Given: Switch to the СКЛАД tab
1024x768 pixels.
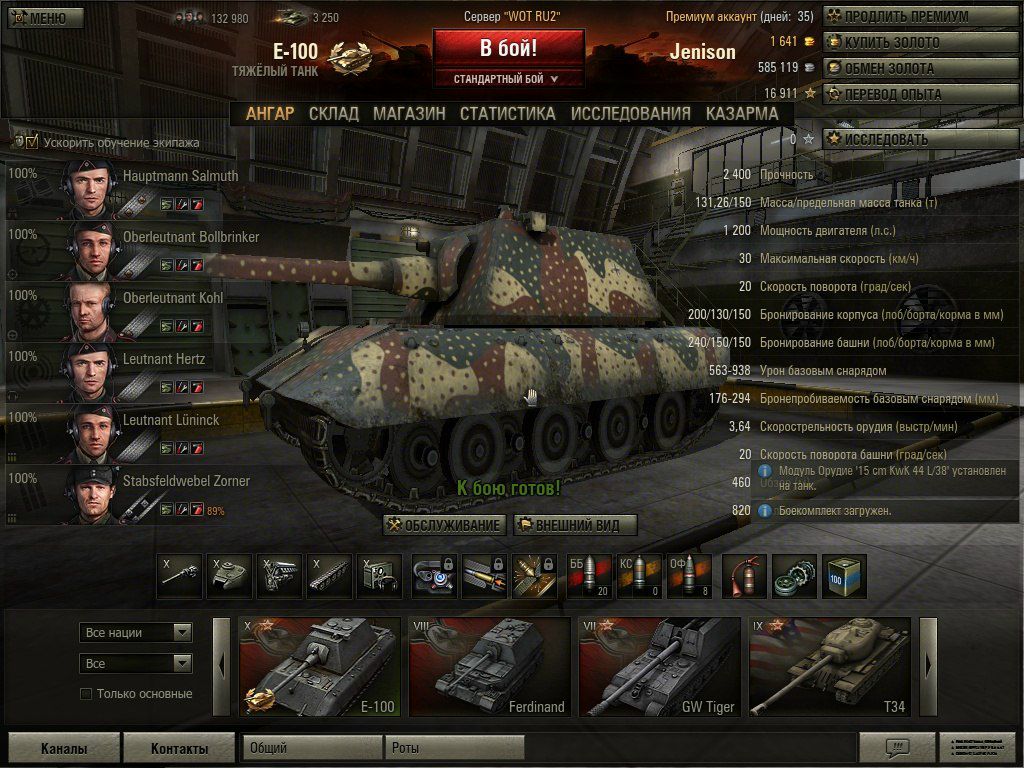Looking at the screenshot, I should [x=333, y=114].
